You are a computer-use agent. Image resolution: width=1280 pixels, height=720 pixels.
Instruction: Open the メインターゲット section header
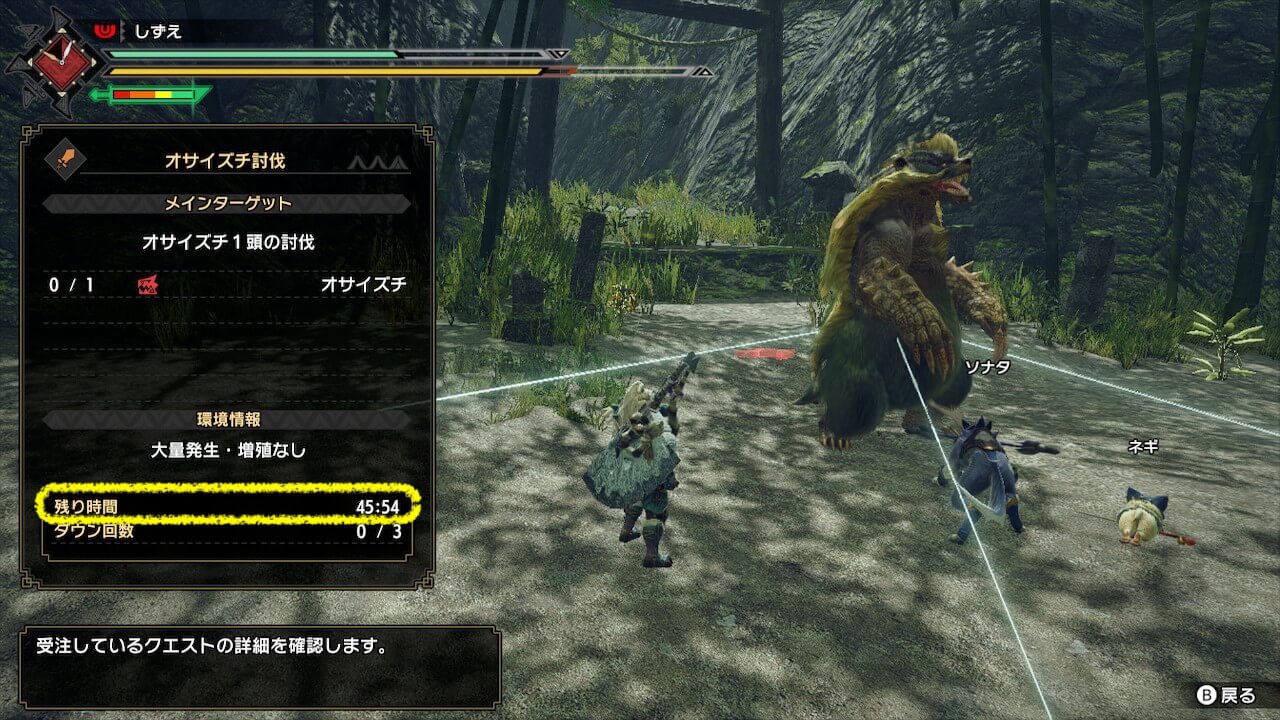227,204
